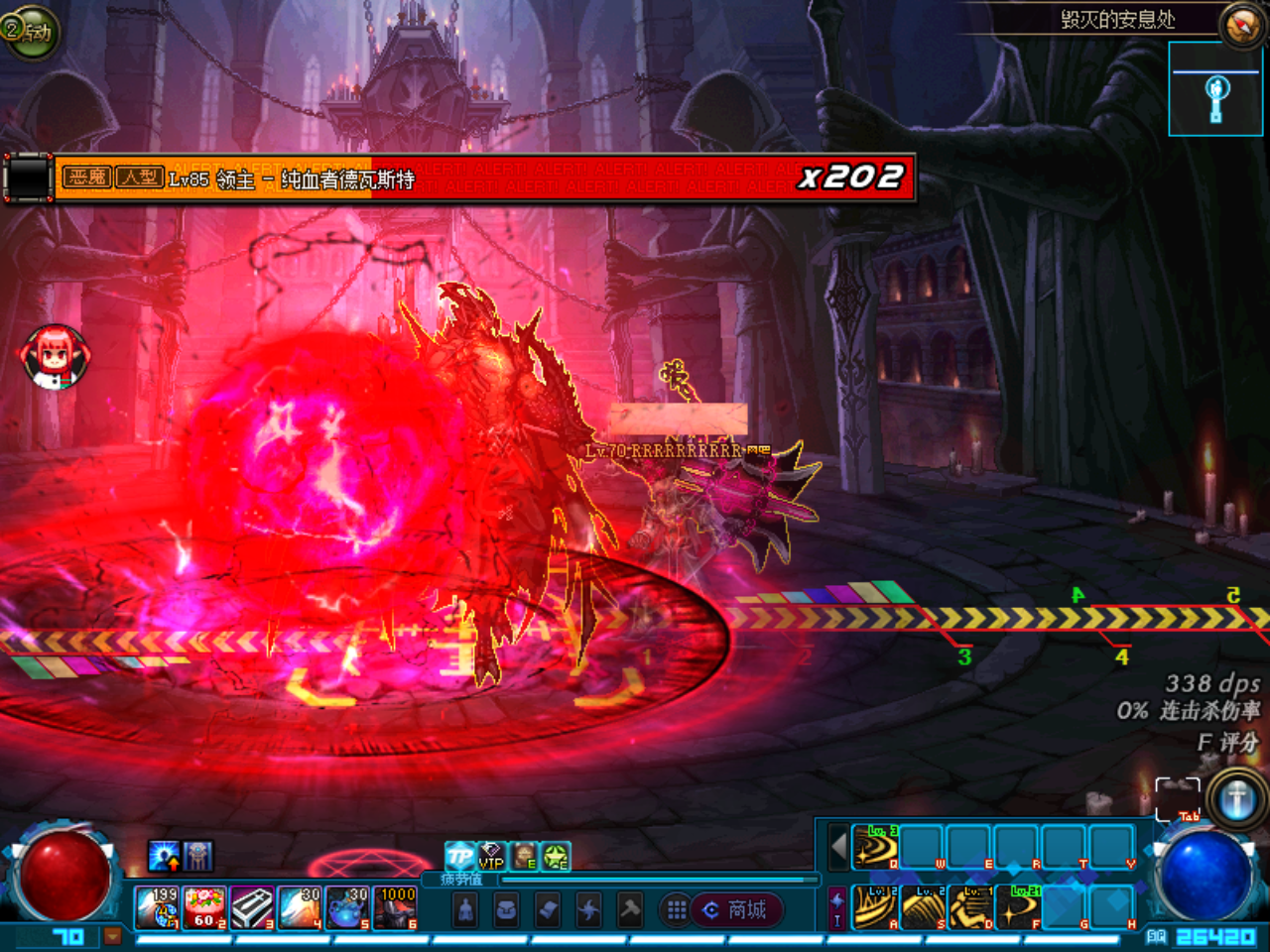
Task: Click the sword emblem above the mana orb
Action: click(x=1236, y=798)
